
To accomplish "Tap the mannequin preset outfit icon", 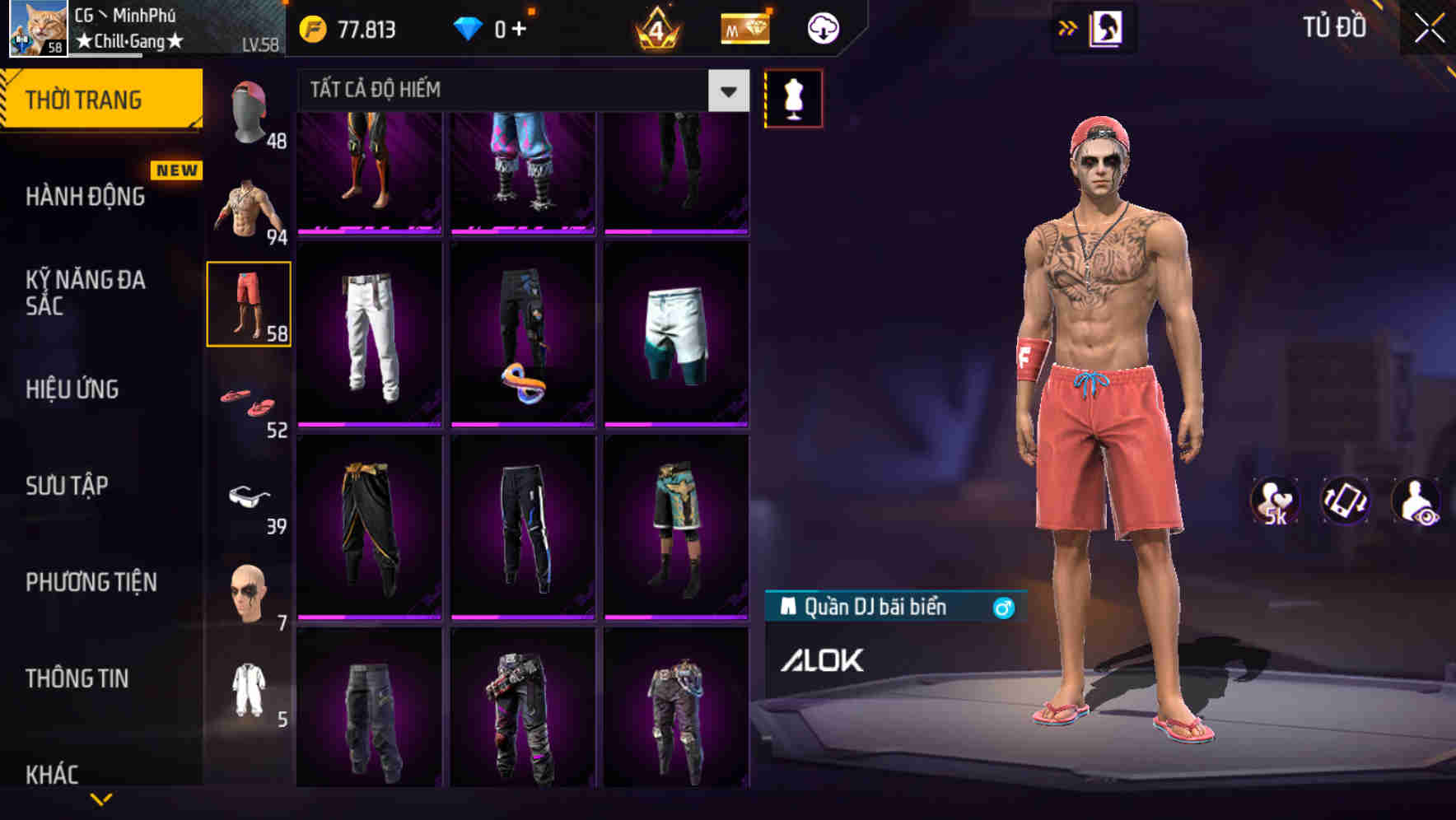I will (x=793, y=97).
